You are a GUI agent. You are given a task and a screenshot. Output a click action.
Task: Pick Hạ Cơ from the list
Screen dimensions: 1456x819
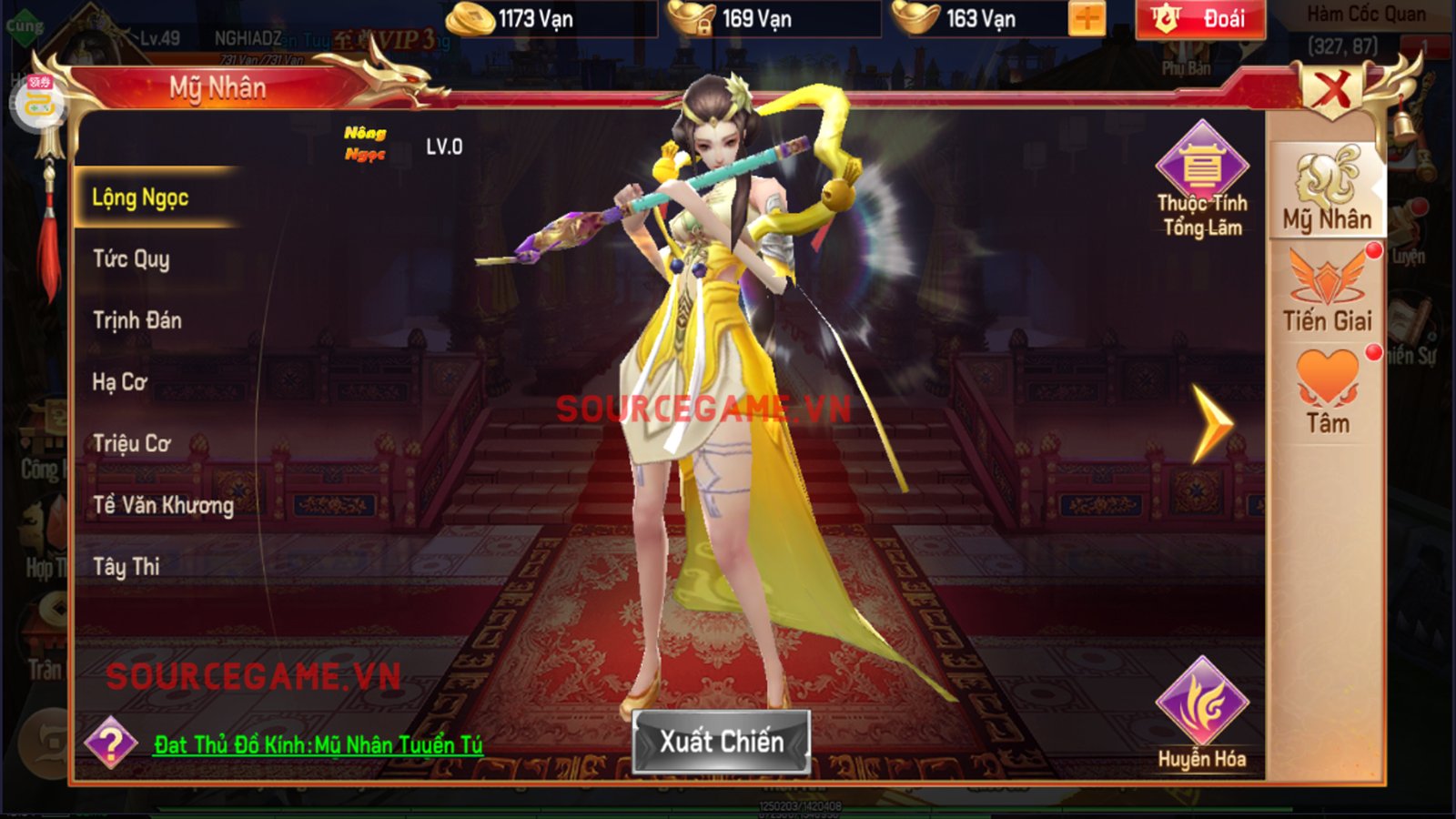(120, 382)
